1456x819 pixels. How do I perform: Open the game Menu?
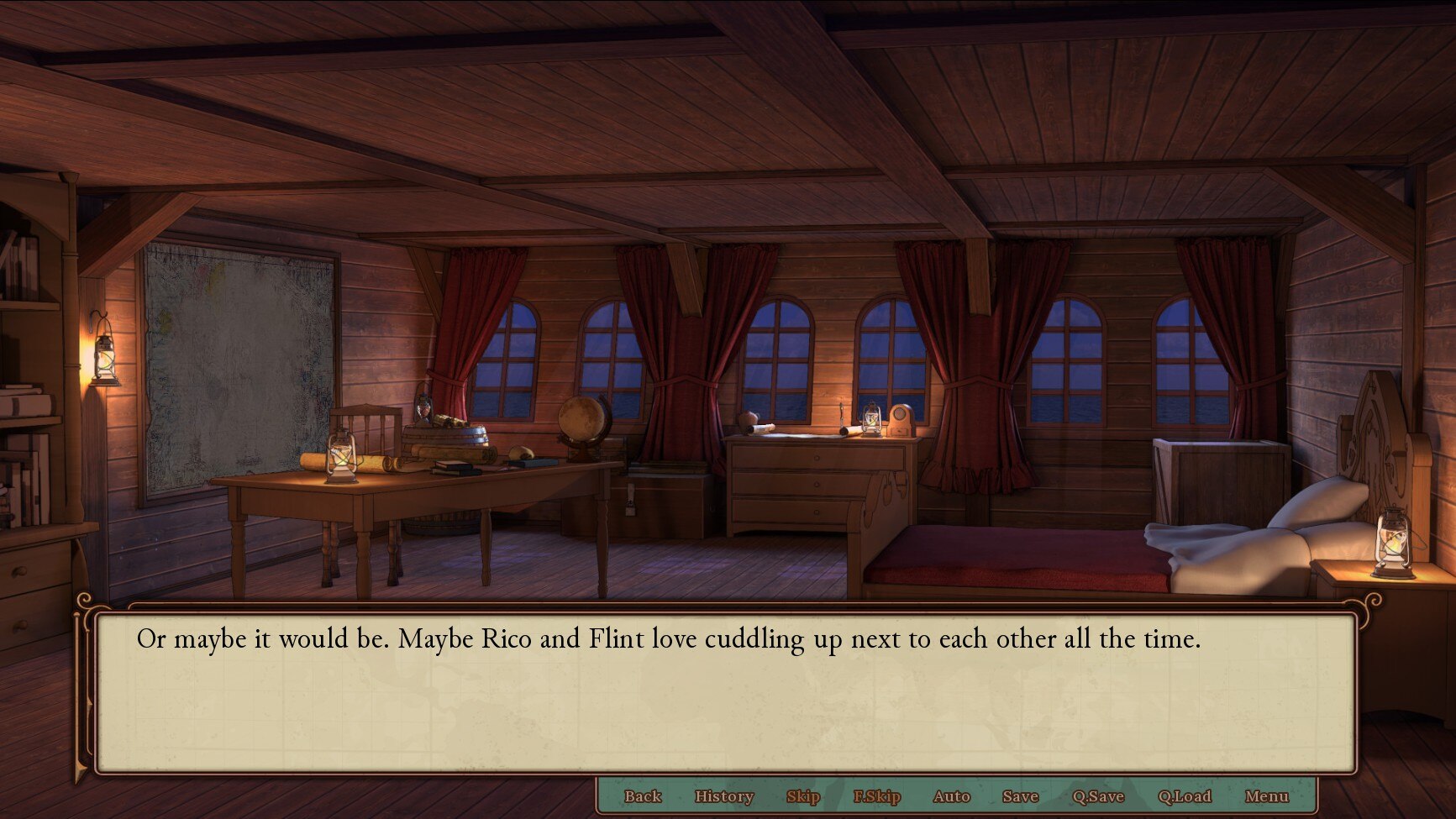pos(1266,796)
